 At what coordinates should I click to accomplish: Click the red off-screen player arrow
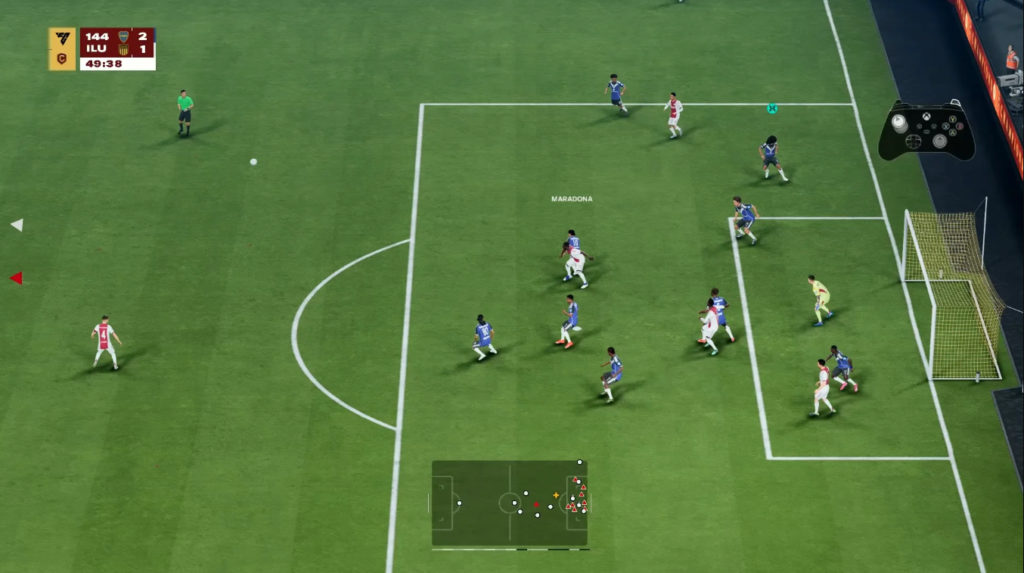(16, 278)
